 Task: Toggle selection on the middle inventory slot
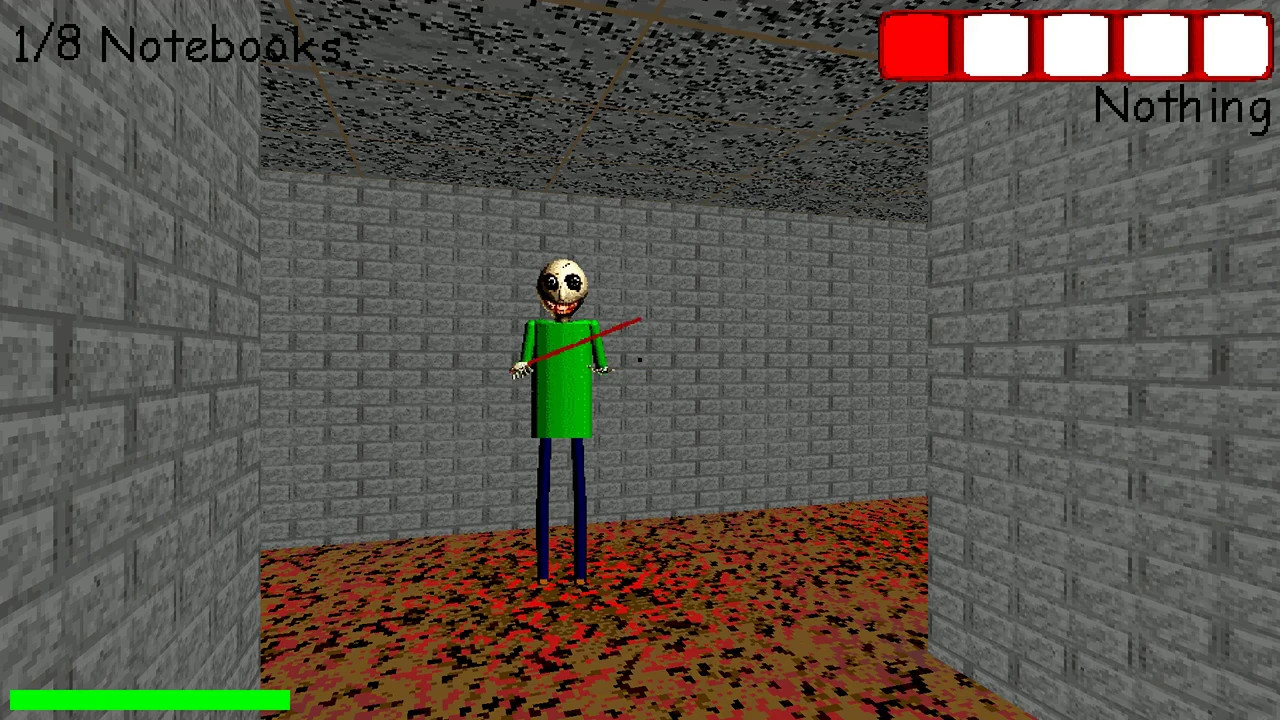tap(1073, 45)
